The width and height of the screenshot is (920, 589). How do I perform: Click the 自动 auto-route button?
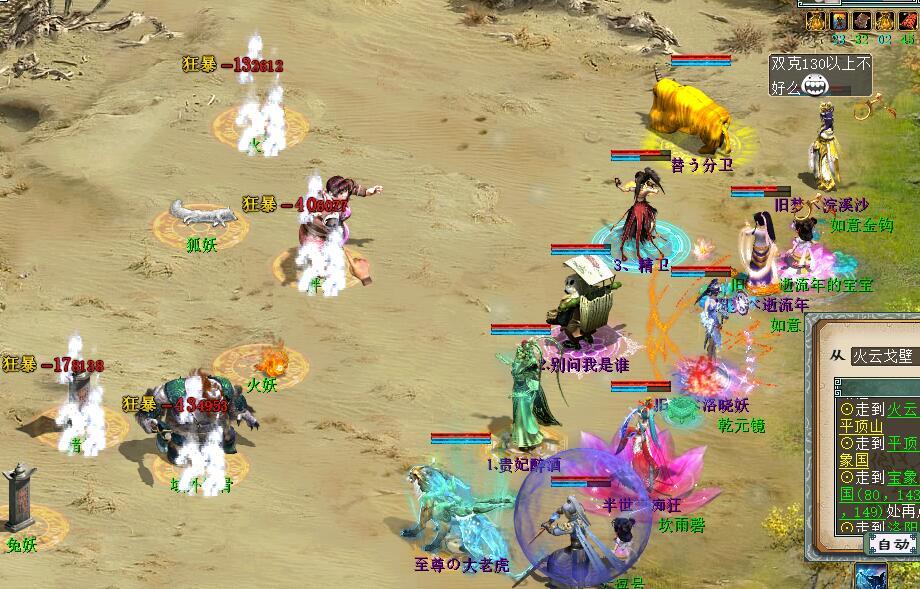point(890,545)
